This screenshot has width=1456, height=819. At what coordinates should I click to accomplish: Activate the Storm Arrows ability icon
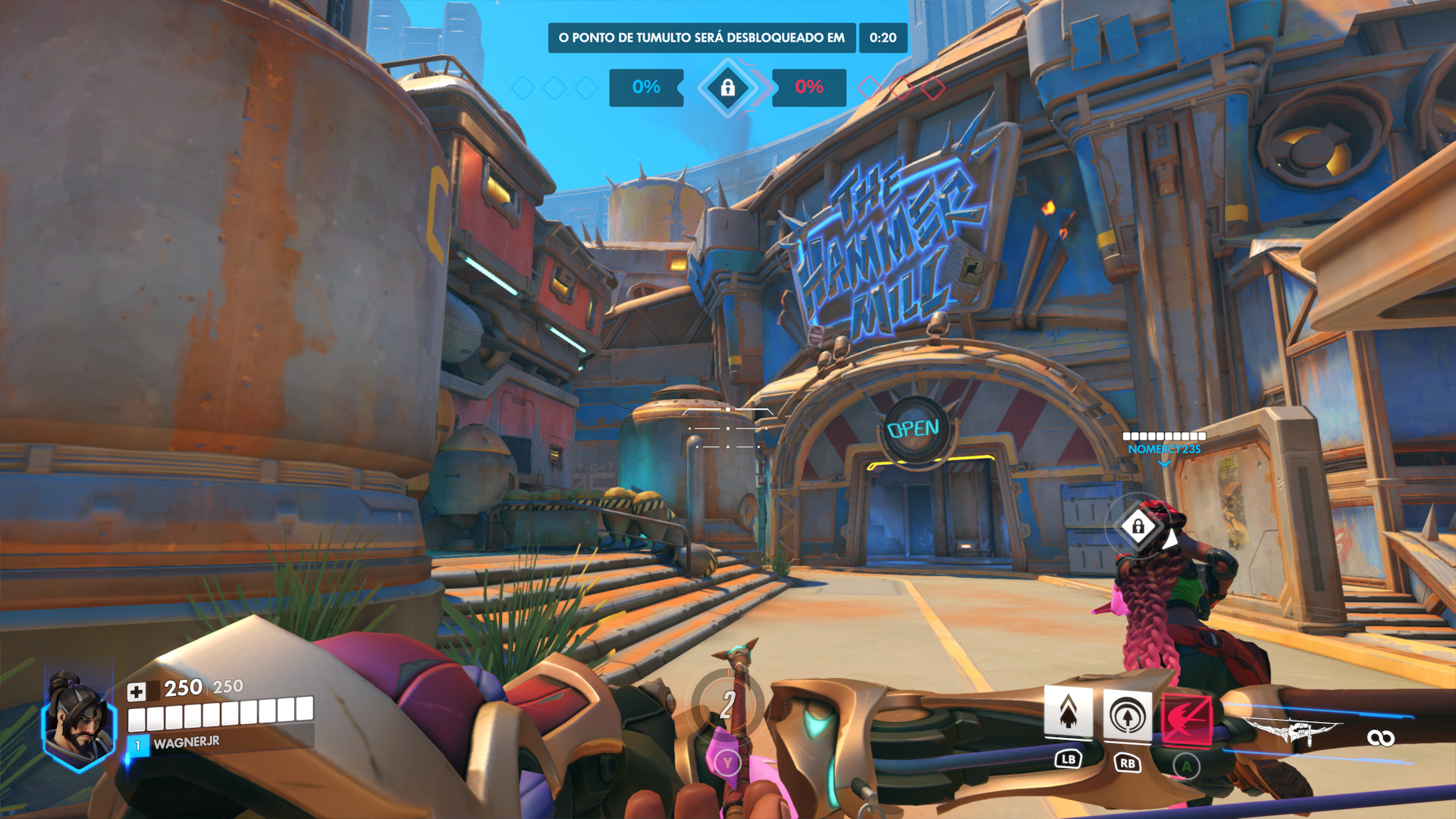[1068, 712]
